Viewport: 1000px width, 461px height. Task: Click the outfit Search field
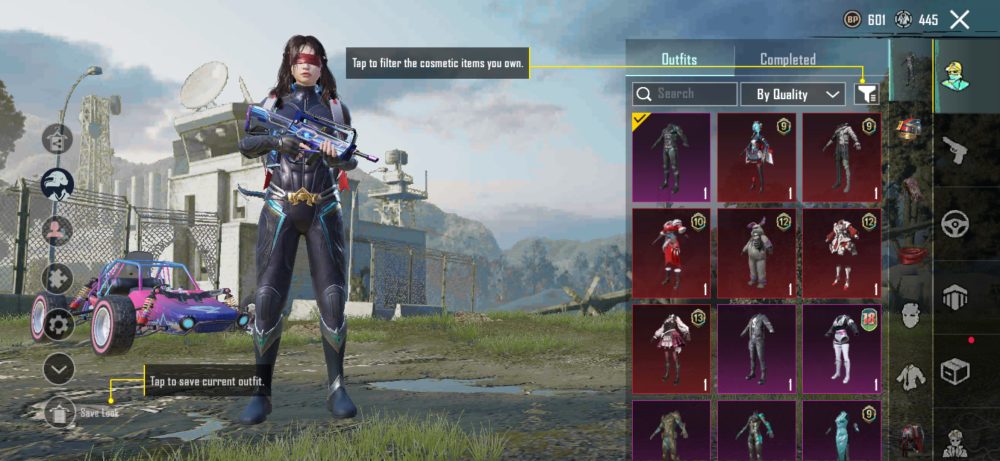pyautogui.click(x=685, y=94)
